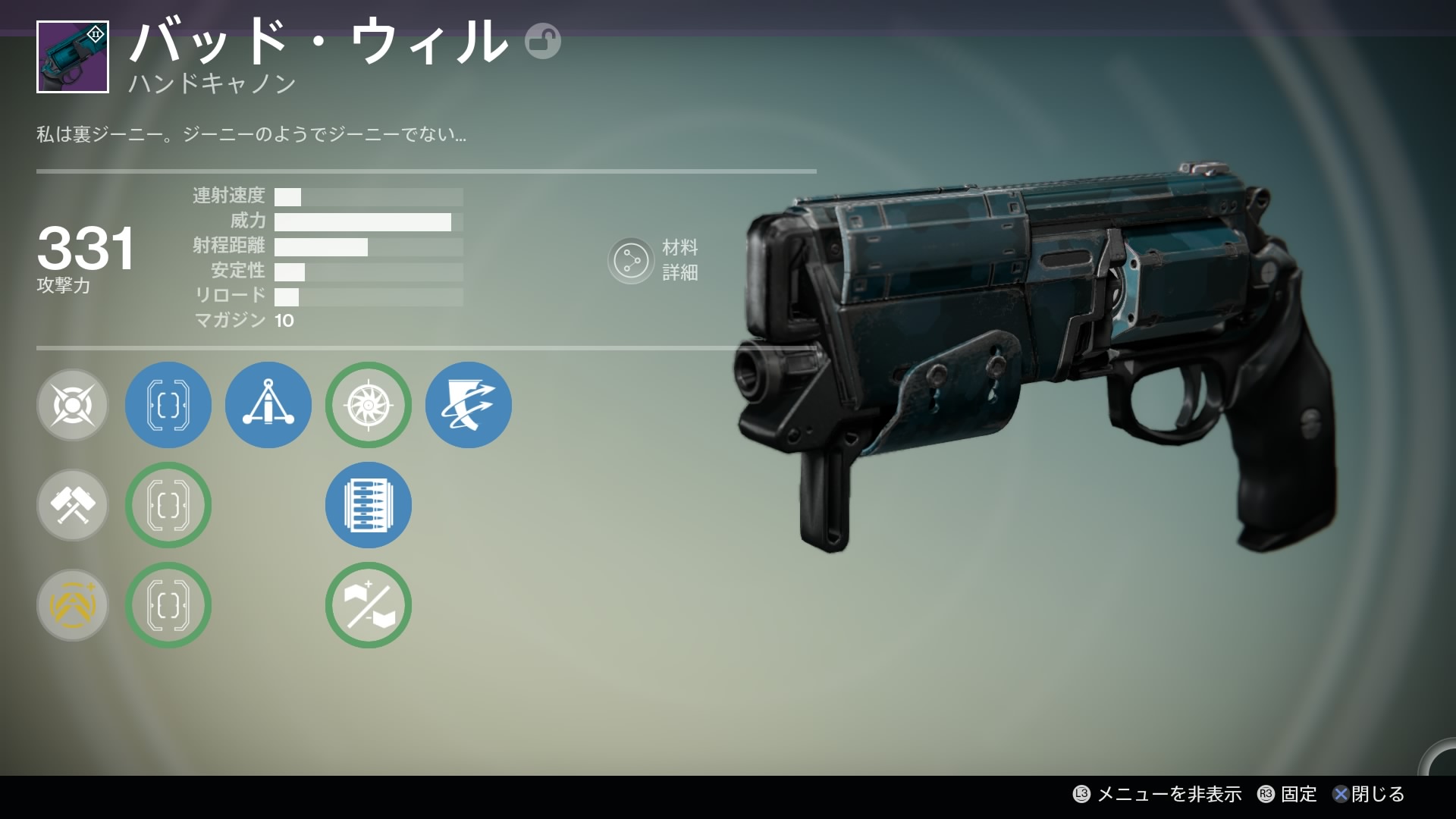Select the blue ammo magazine perk

369,505
